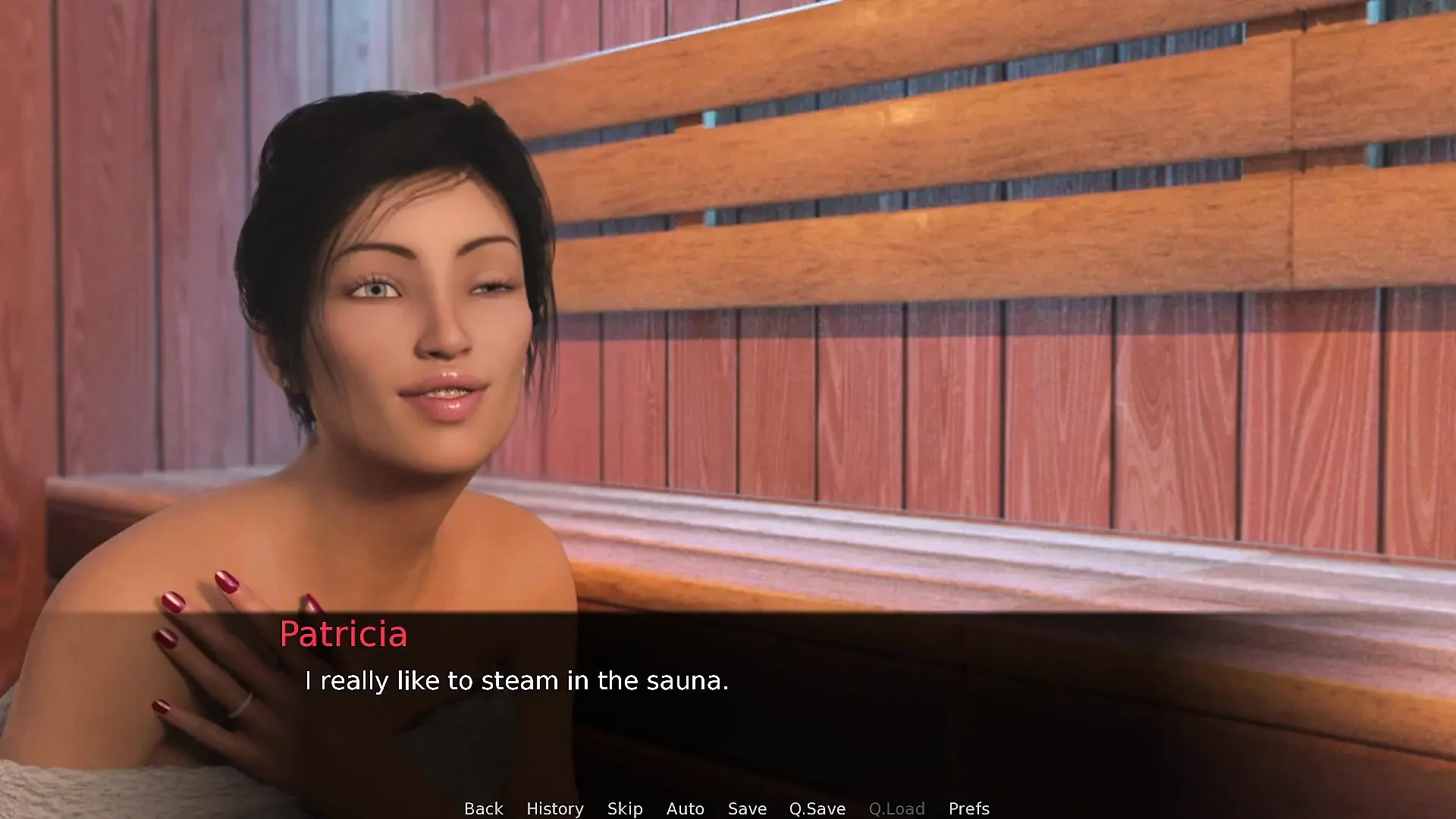This screenshot has height=819, width=1456.
Task: Open the Prefs settings menu
Action: 968,808
